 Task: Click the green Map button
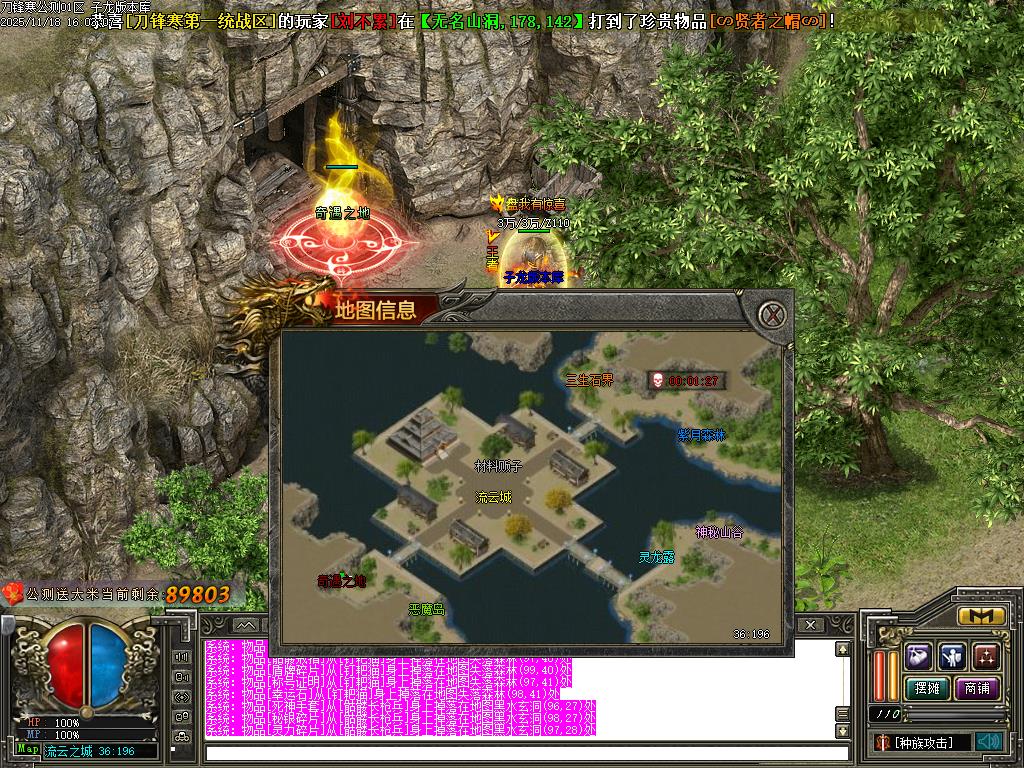coord(28,749)
